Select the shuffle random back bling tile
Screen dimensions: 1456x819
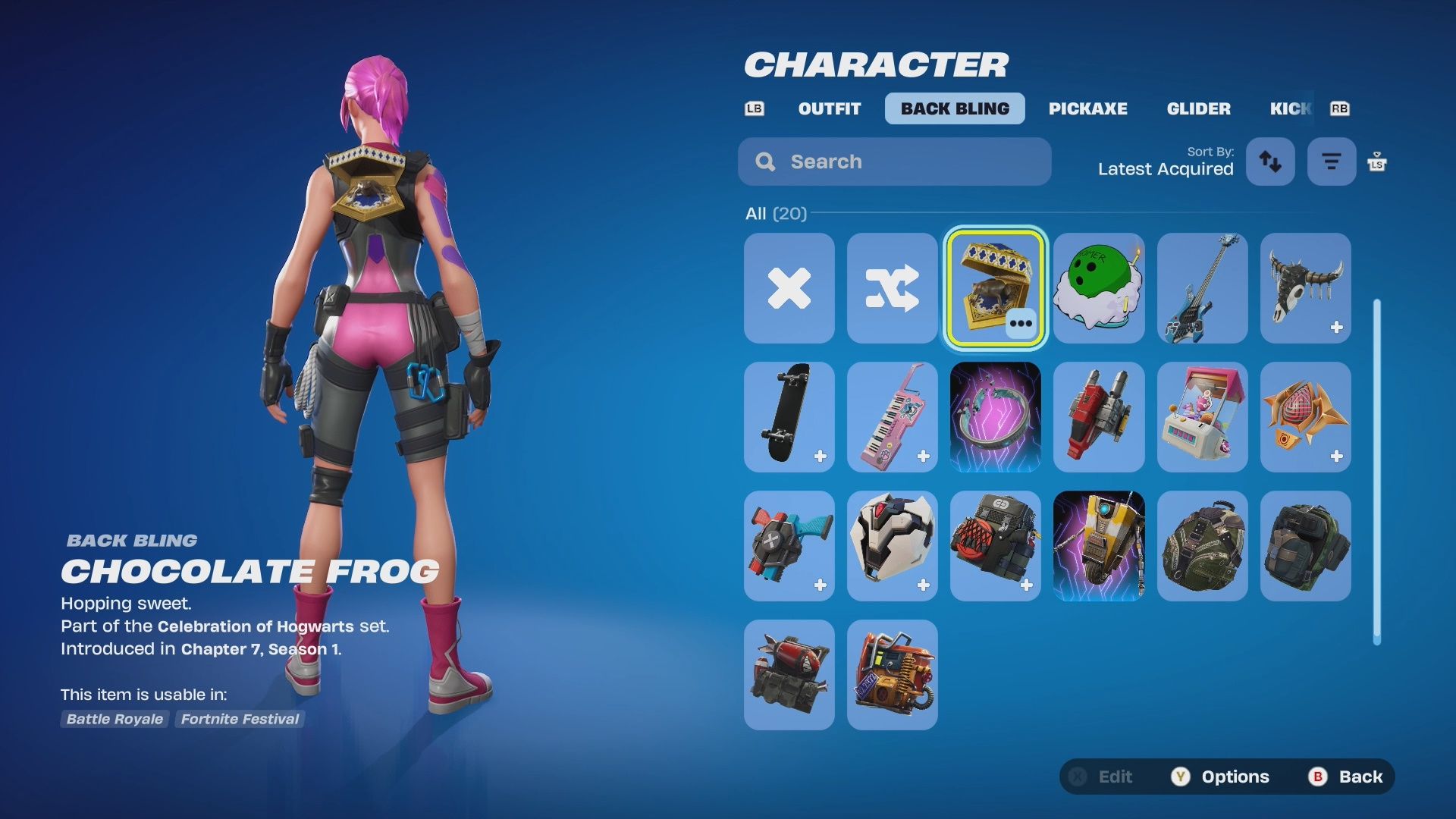pos(893,288)
